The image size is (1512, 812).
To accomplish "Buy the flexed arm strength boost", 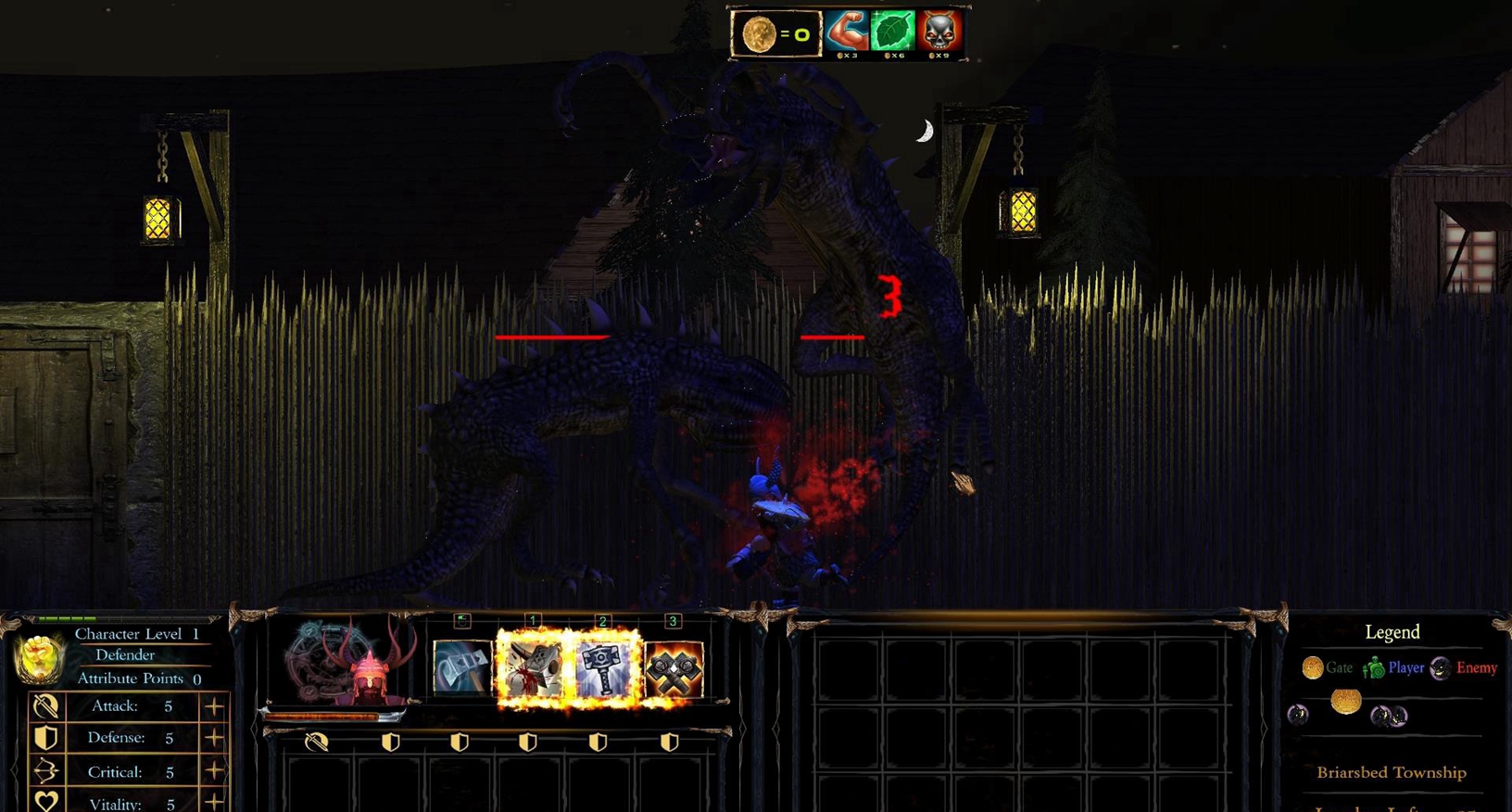I will (847, 32).
